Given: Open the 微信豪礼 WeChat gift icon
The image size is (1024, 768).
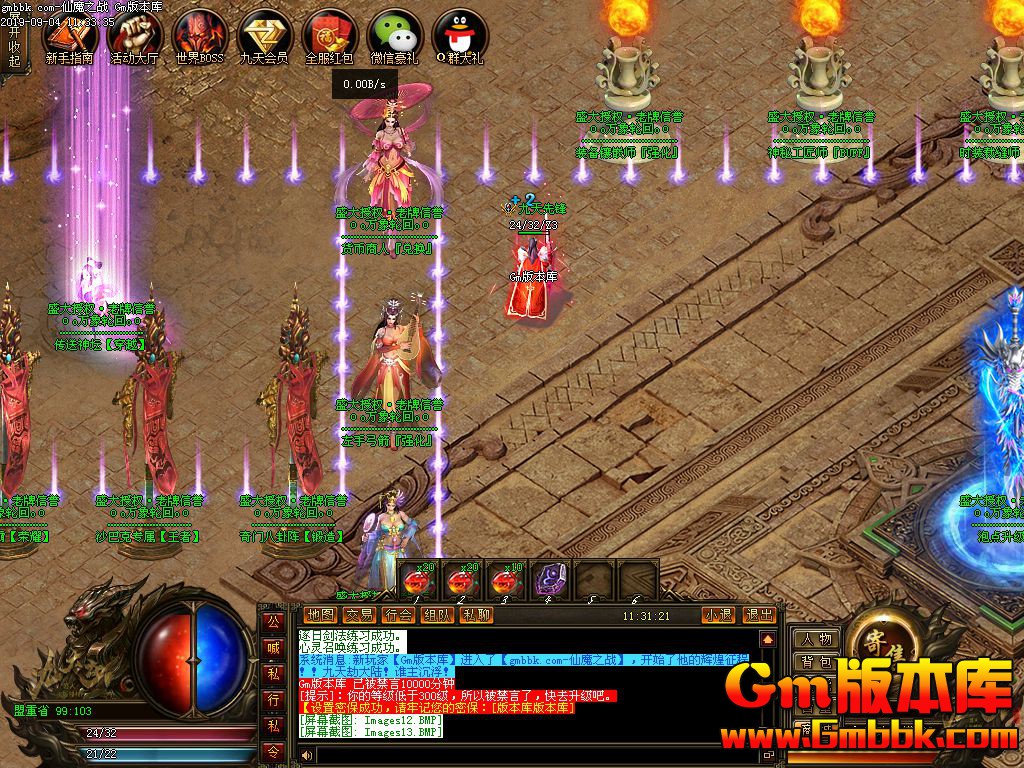Looking at the screenshot, I should (394, 36).
